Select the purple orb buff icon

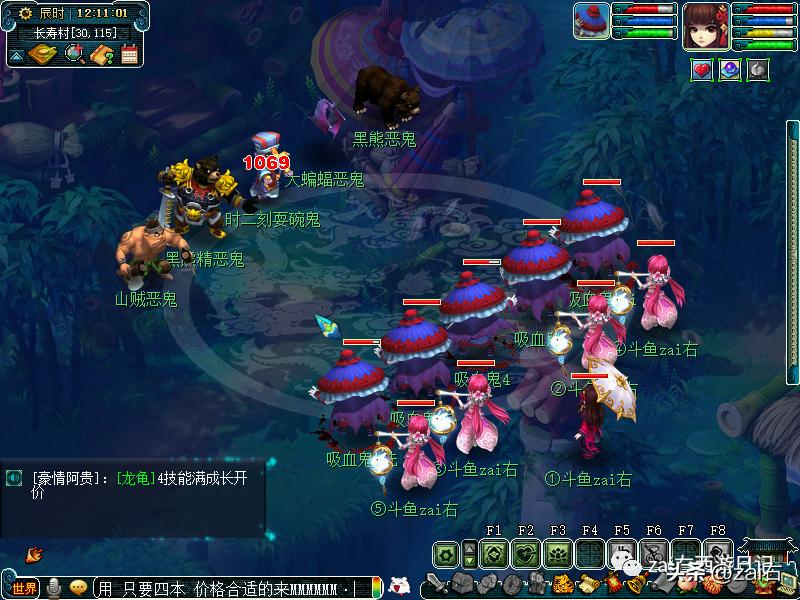tap(730, 70)
